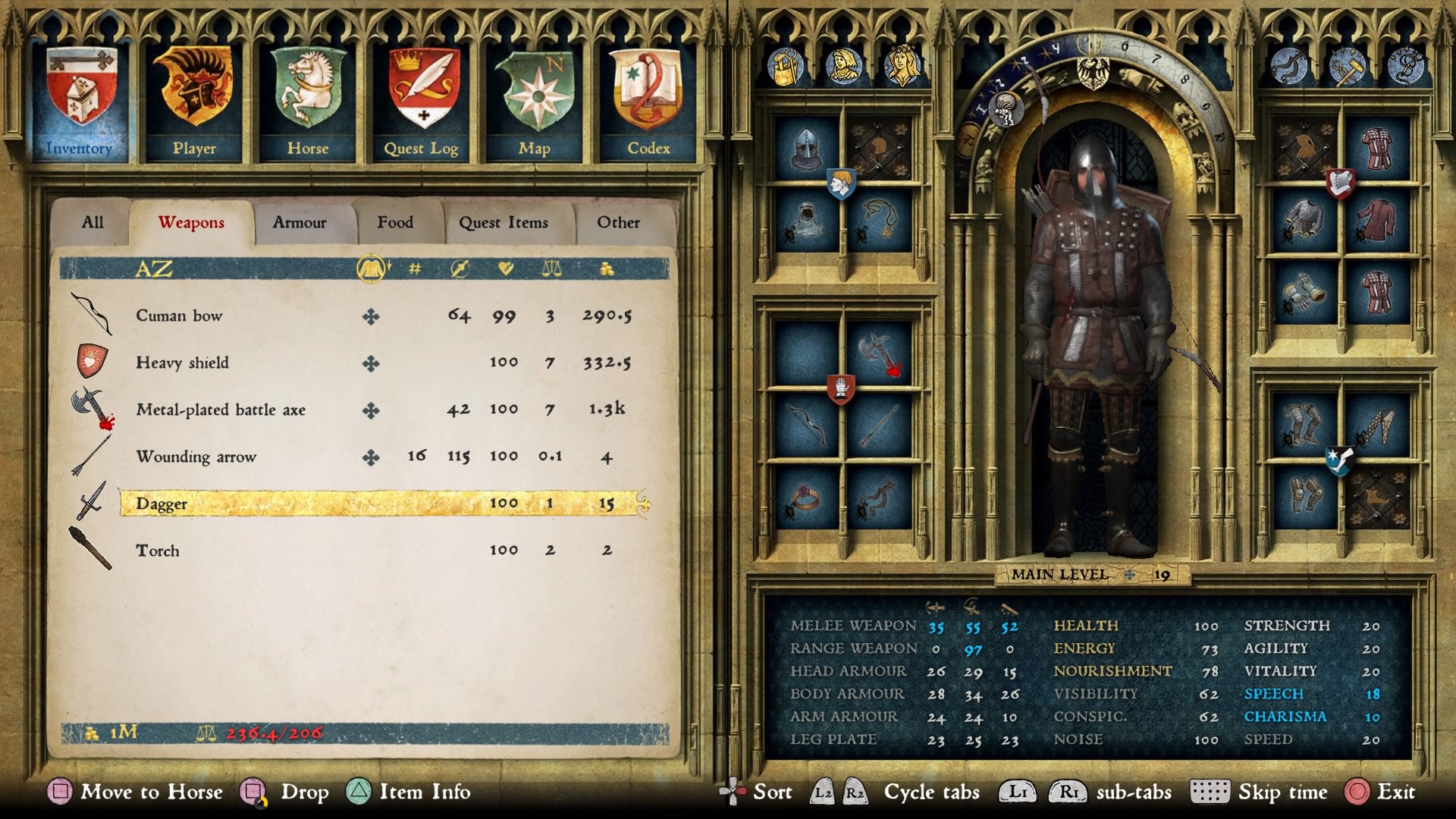This screenshot has width=1456, height=819.
Task: Open the Codex
Action: (648, 102)
